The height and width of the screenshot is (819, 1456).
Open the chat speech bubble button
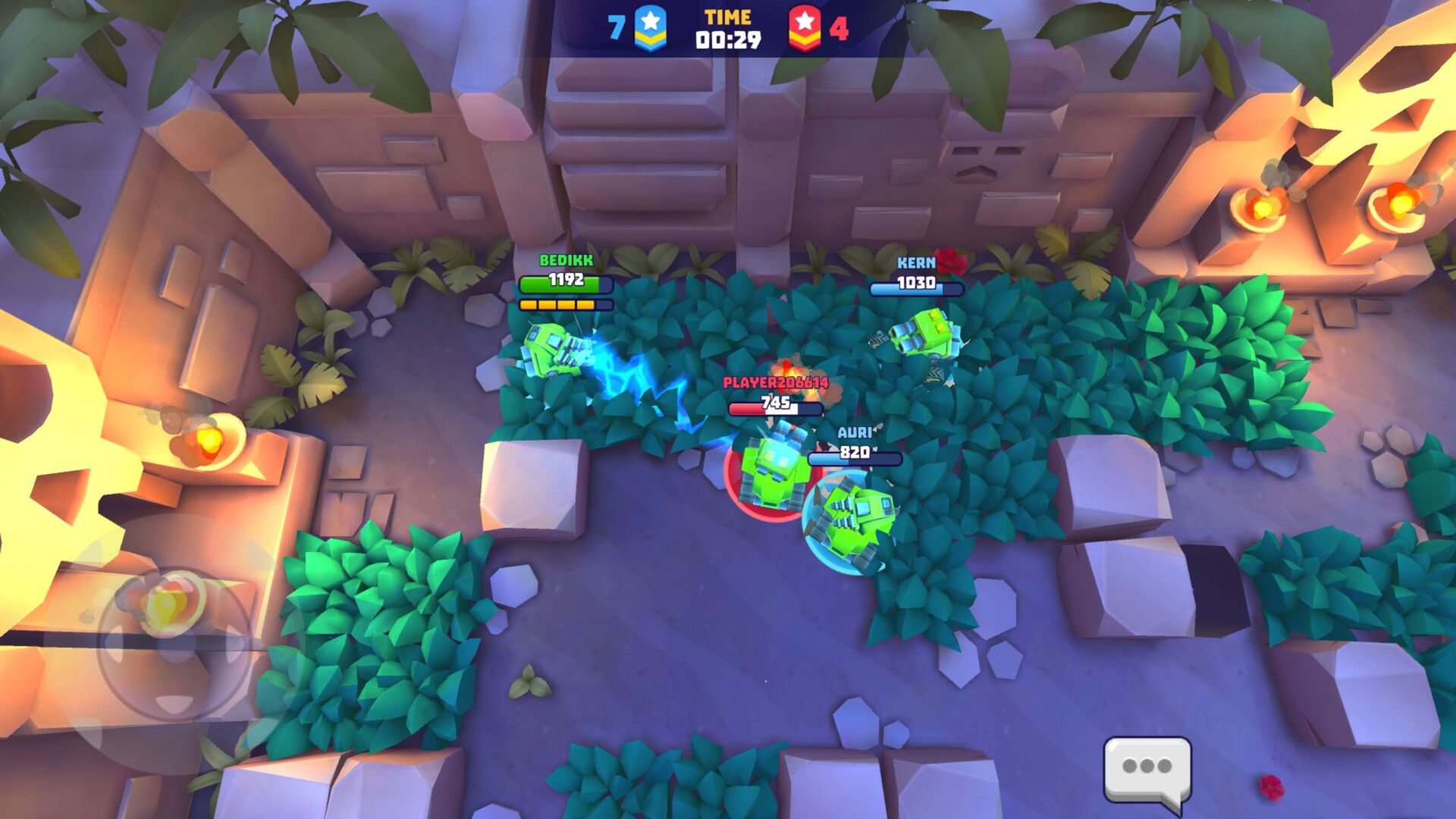click(1147, 770)
